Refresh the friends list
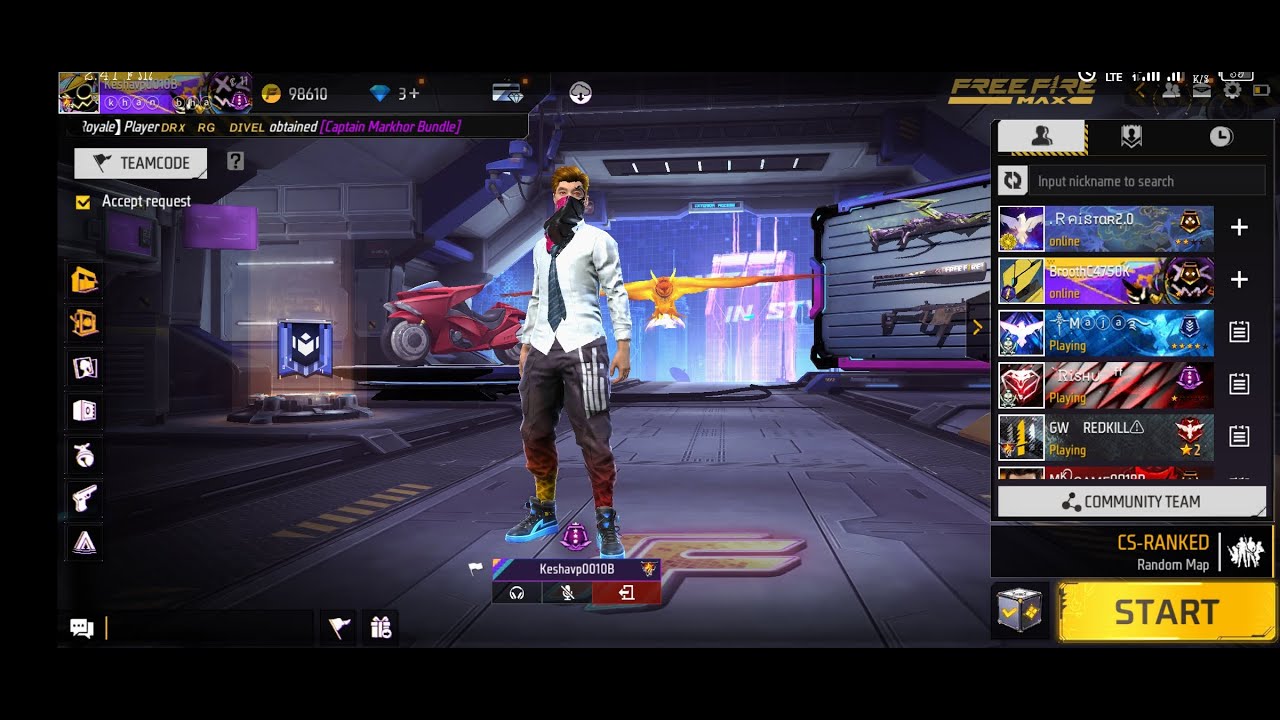 tap(1013, 181)
